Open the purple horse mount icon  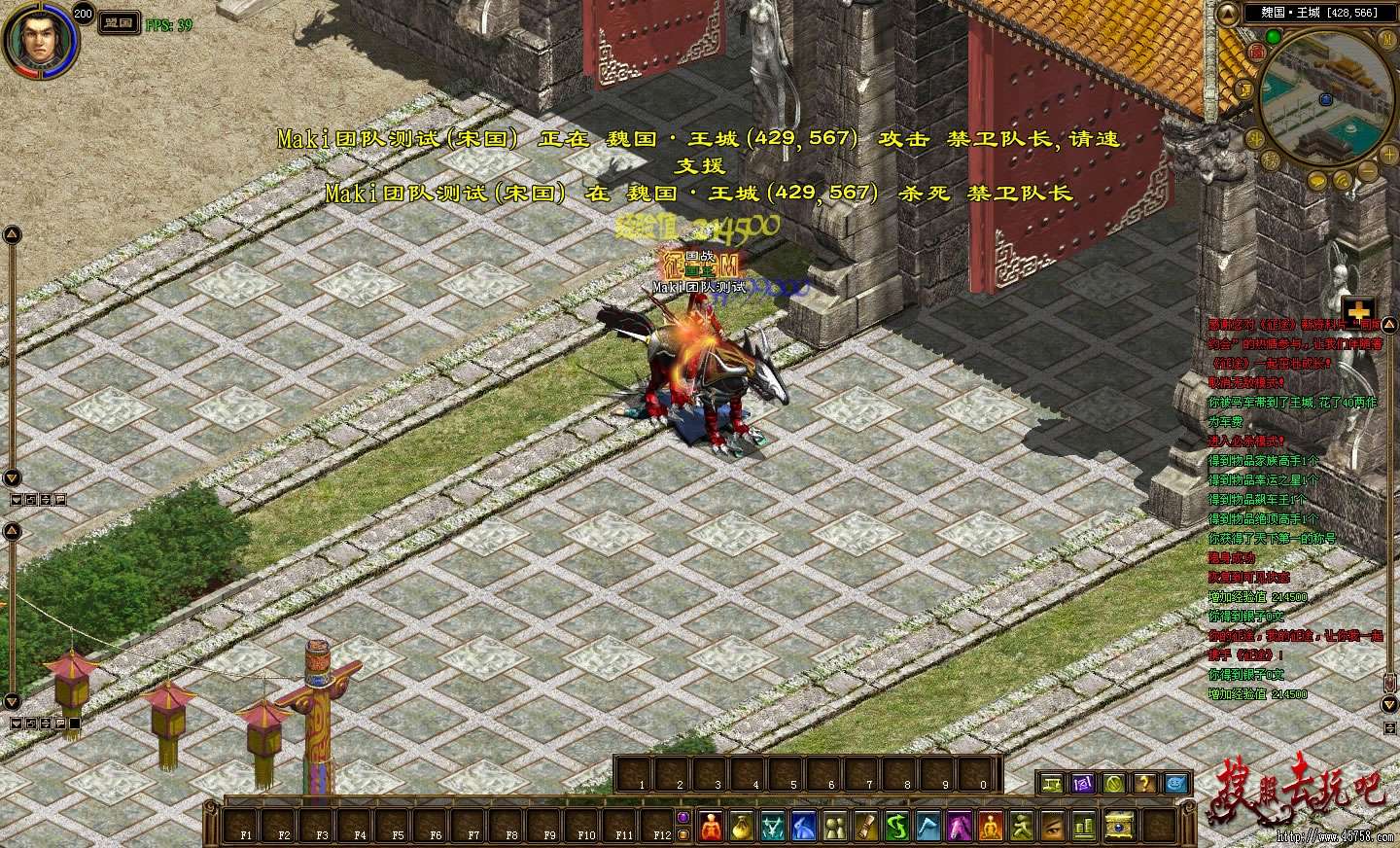tap(960, 827)
